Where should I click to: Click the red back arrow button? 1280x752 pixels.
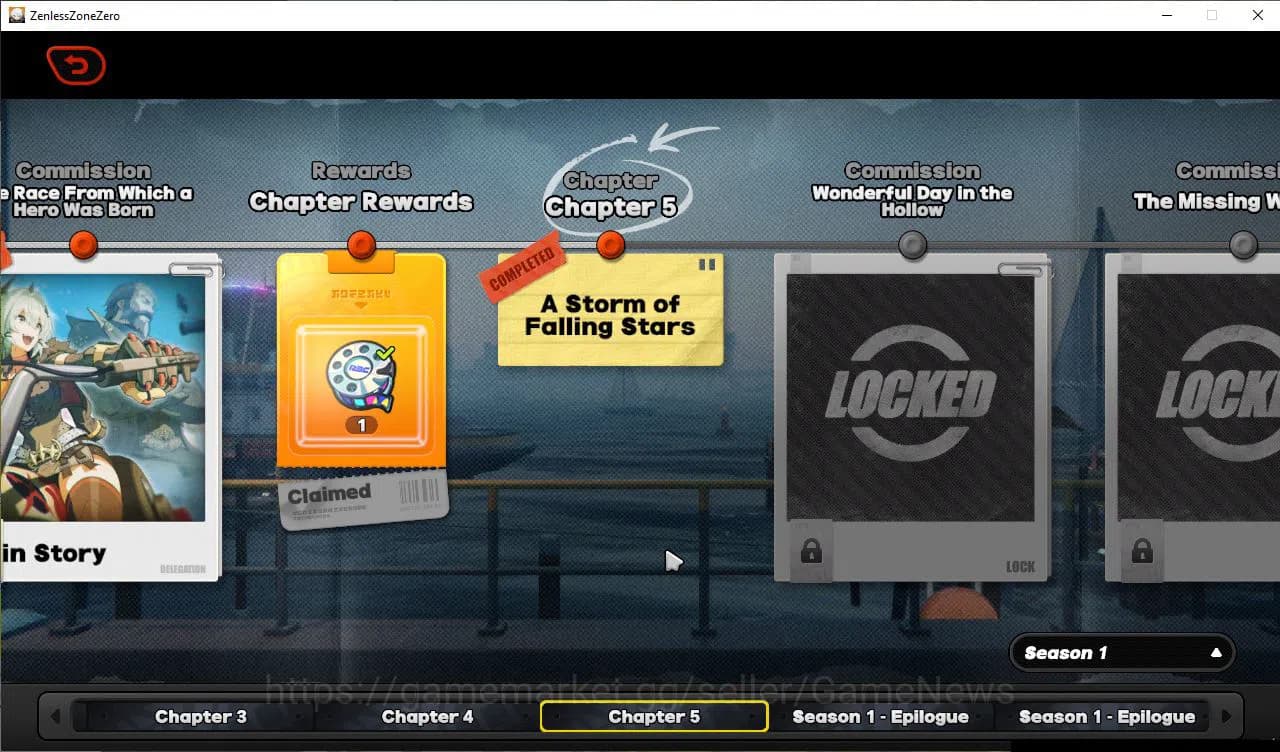pos(76,66)
